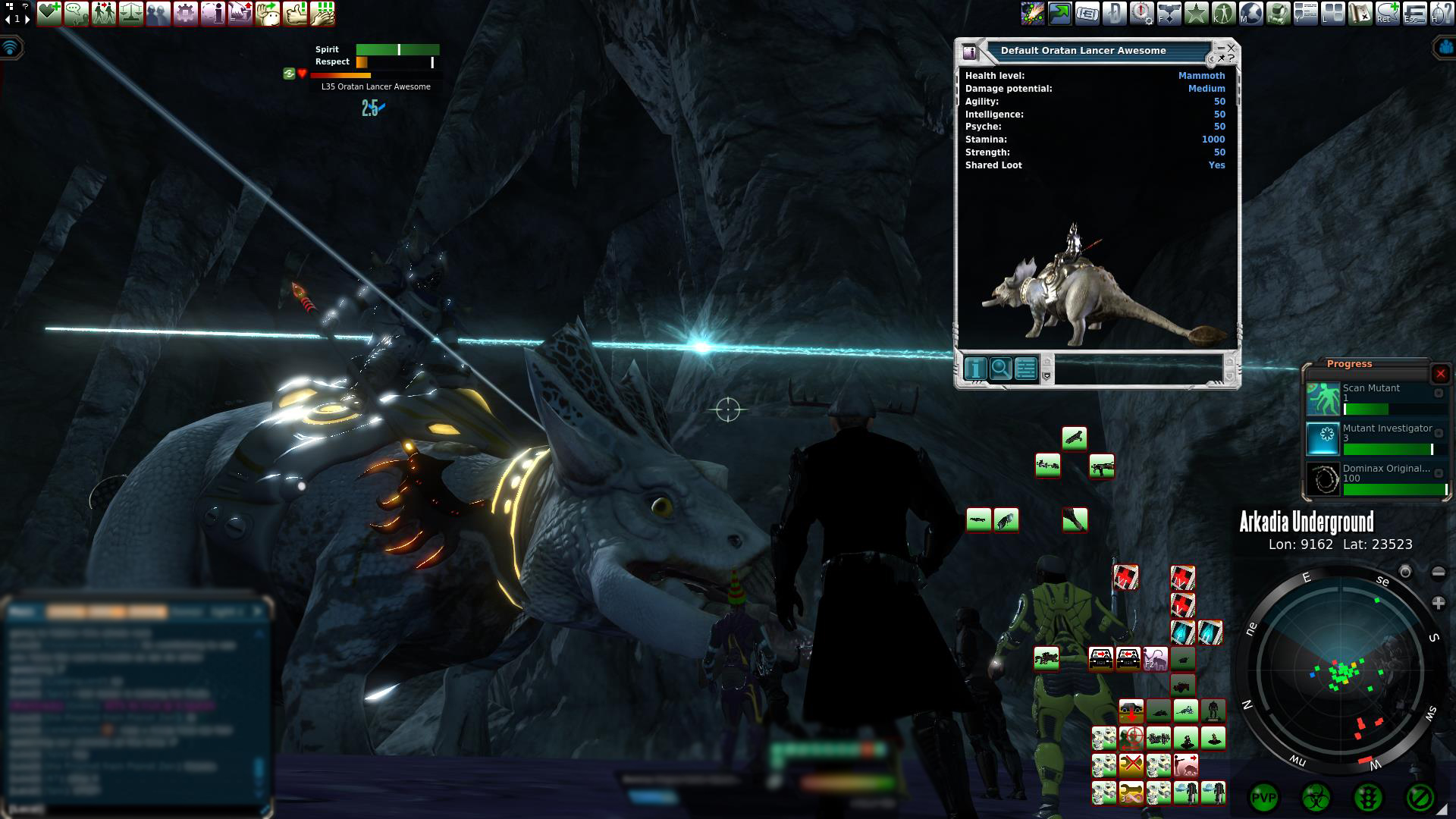Click the balance scales icon

point(131,13)
